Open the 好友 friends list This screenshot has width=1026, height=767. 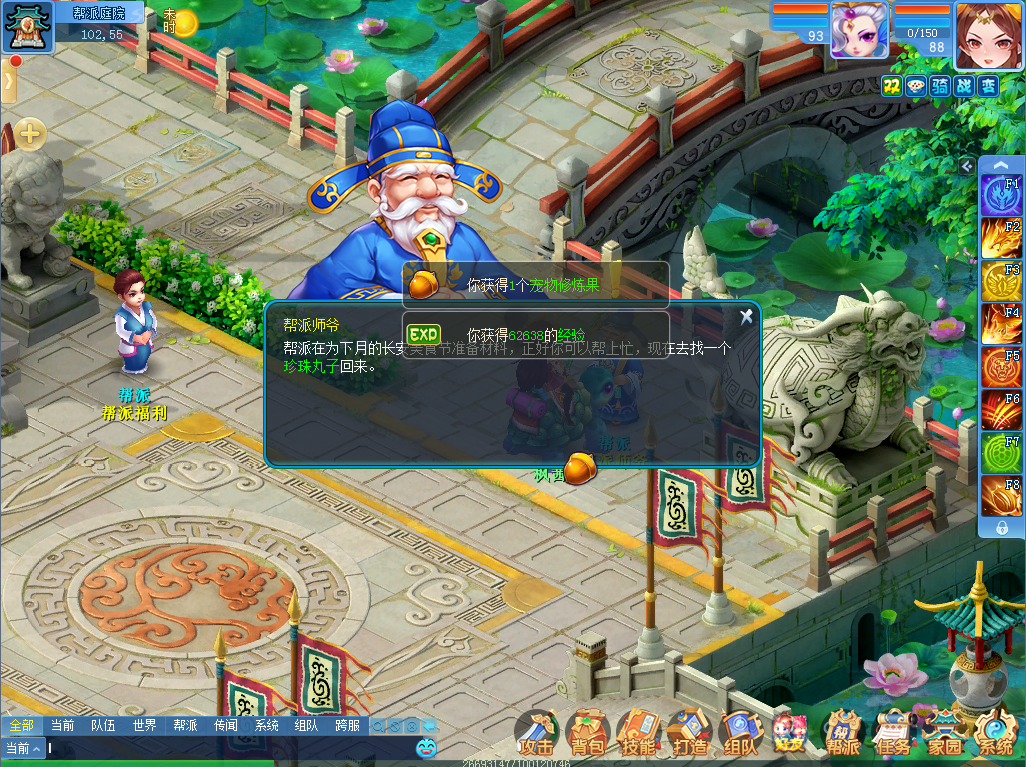791,735
